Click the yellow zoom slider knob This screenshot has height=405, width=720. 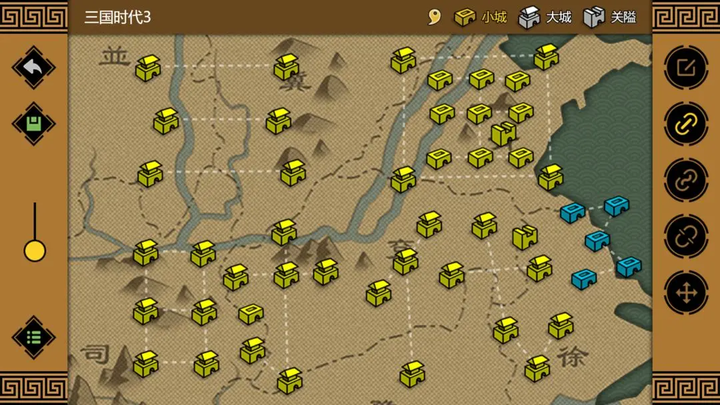point(35,250)
